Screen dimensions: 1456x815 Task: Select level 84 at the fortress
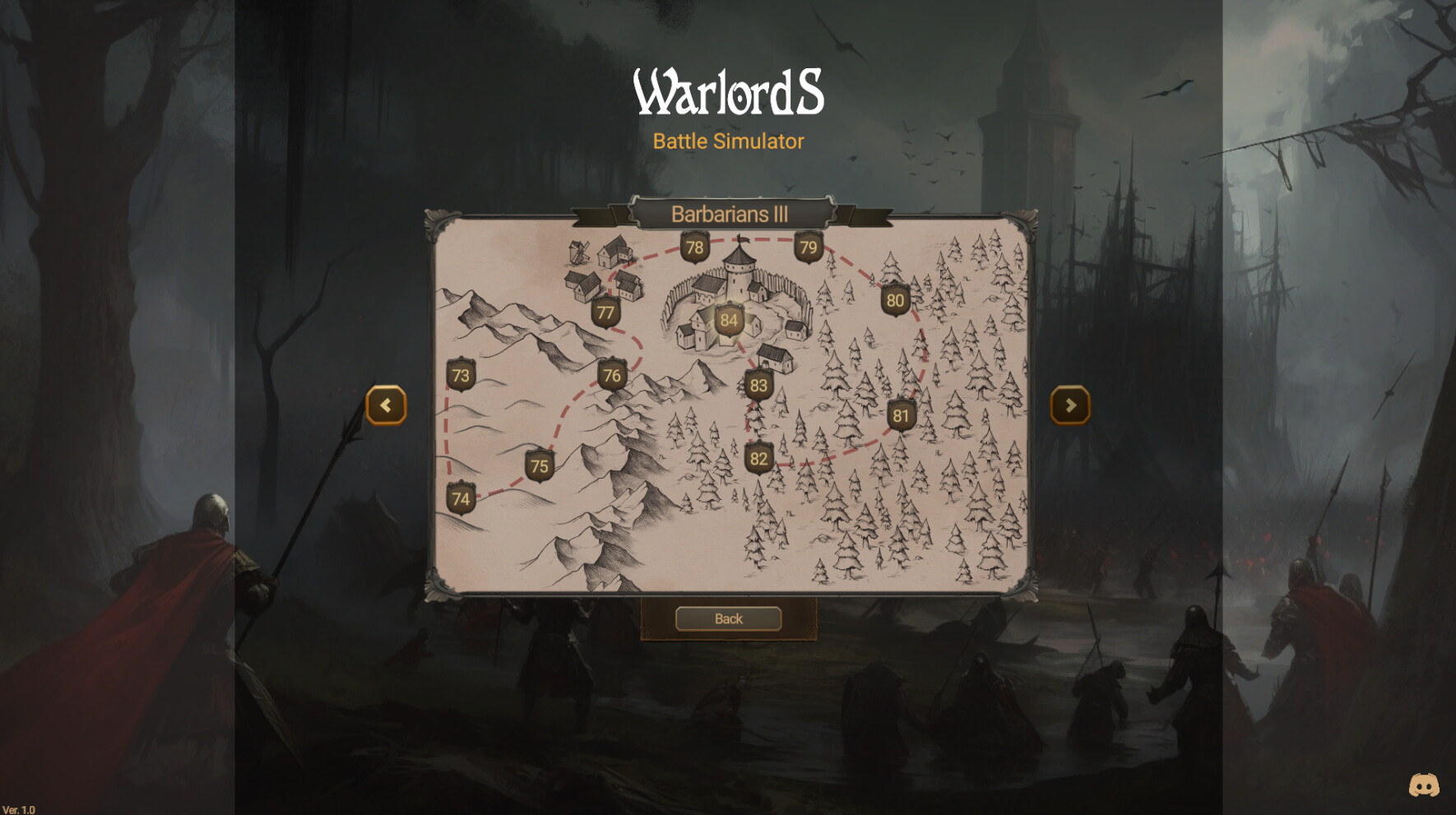pos(727,321)
